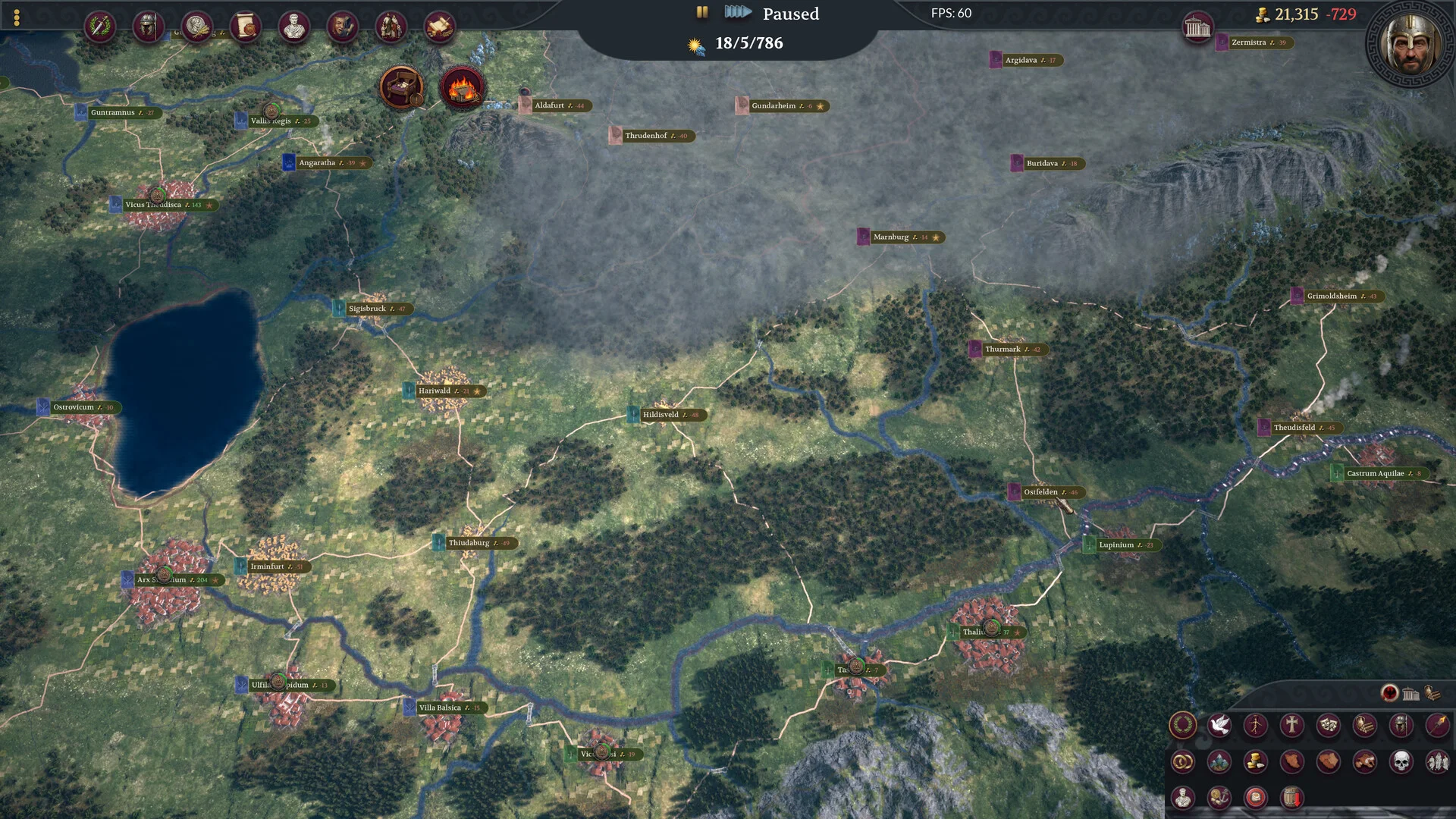The image size is (1456, 819).
Task: Select the cross religion map mode
Action: point(1291,726)
